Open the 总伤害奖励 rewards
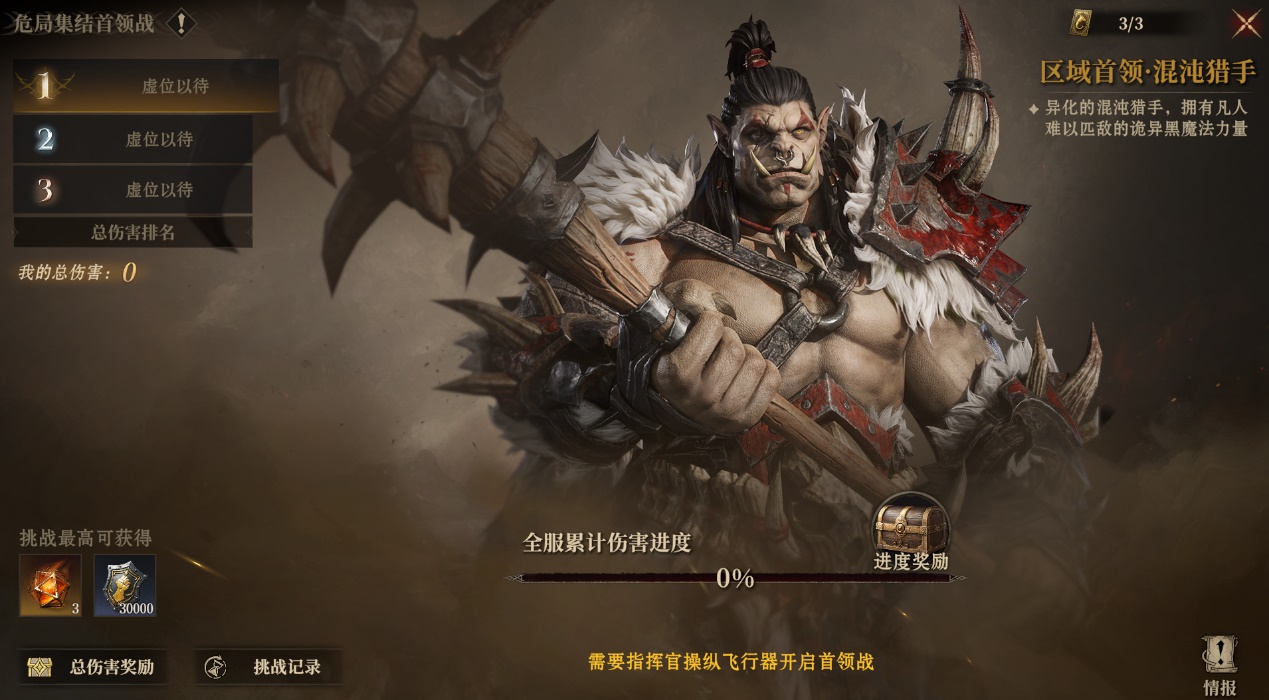 click(x=93, y=667)
